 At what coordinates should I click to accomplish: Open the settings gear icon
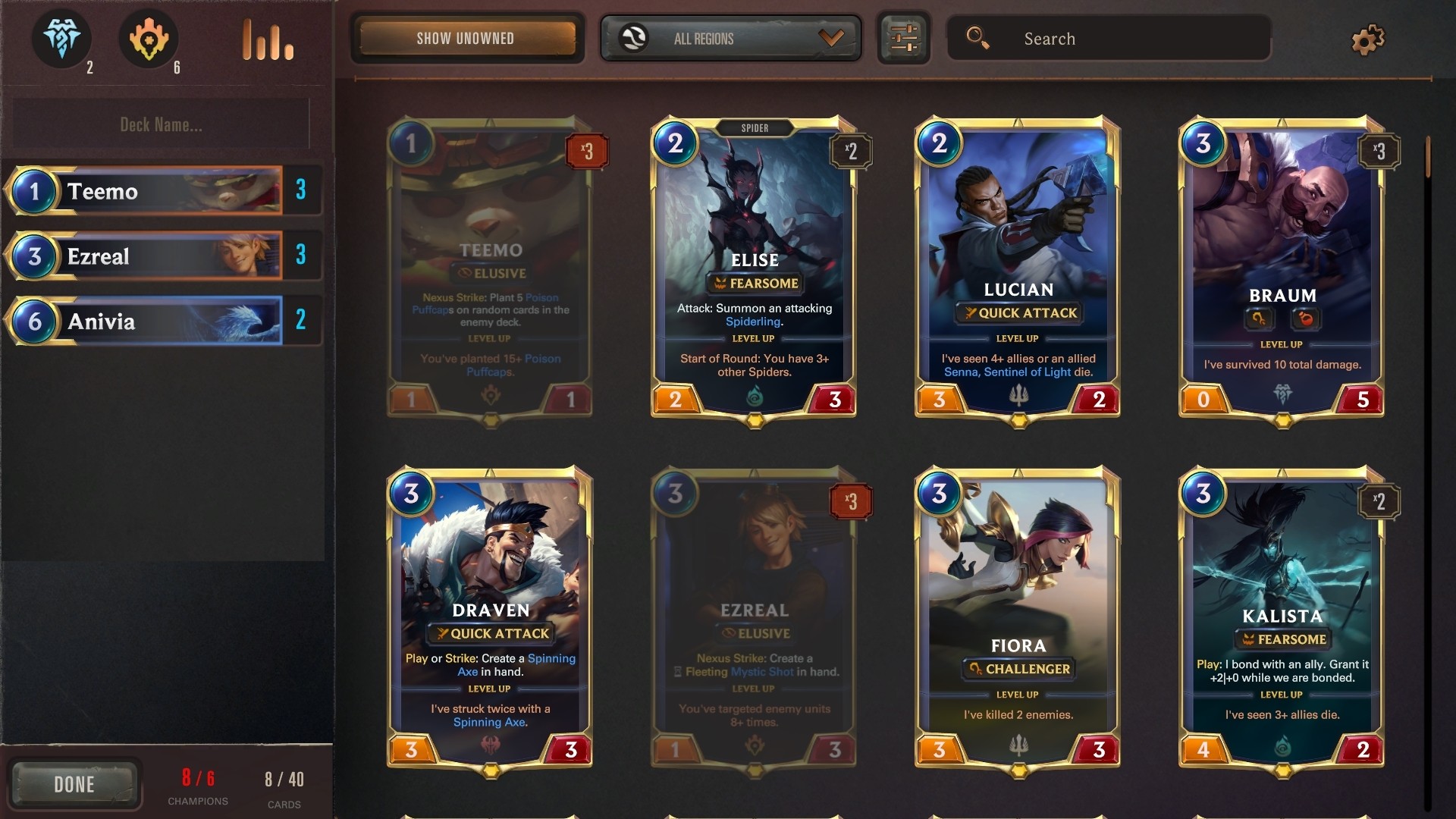[1368, 39]
